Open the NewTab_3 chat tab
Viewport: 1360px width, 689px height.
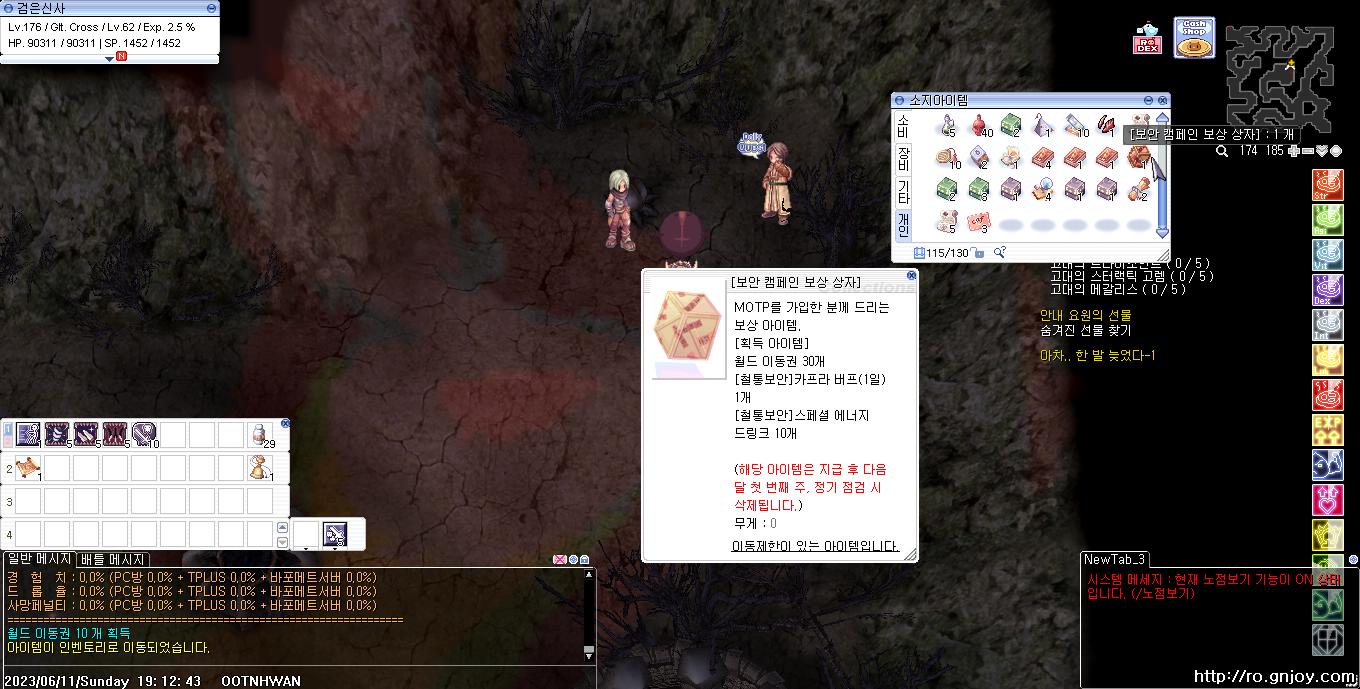tap(1114, 559)
